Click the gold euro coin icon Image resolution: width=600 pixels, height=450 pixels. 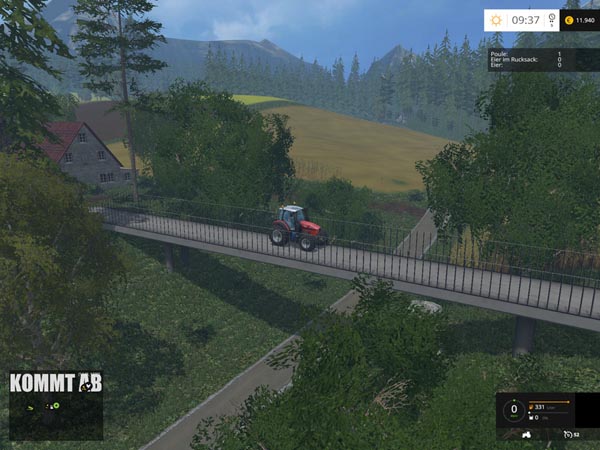tap(567, 19)
